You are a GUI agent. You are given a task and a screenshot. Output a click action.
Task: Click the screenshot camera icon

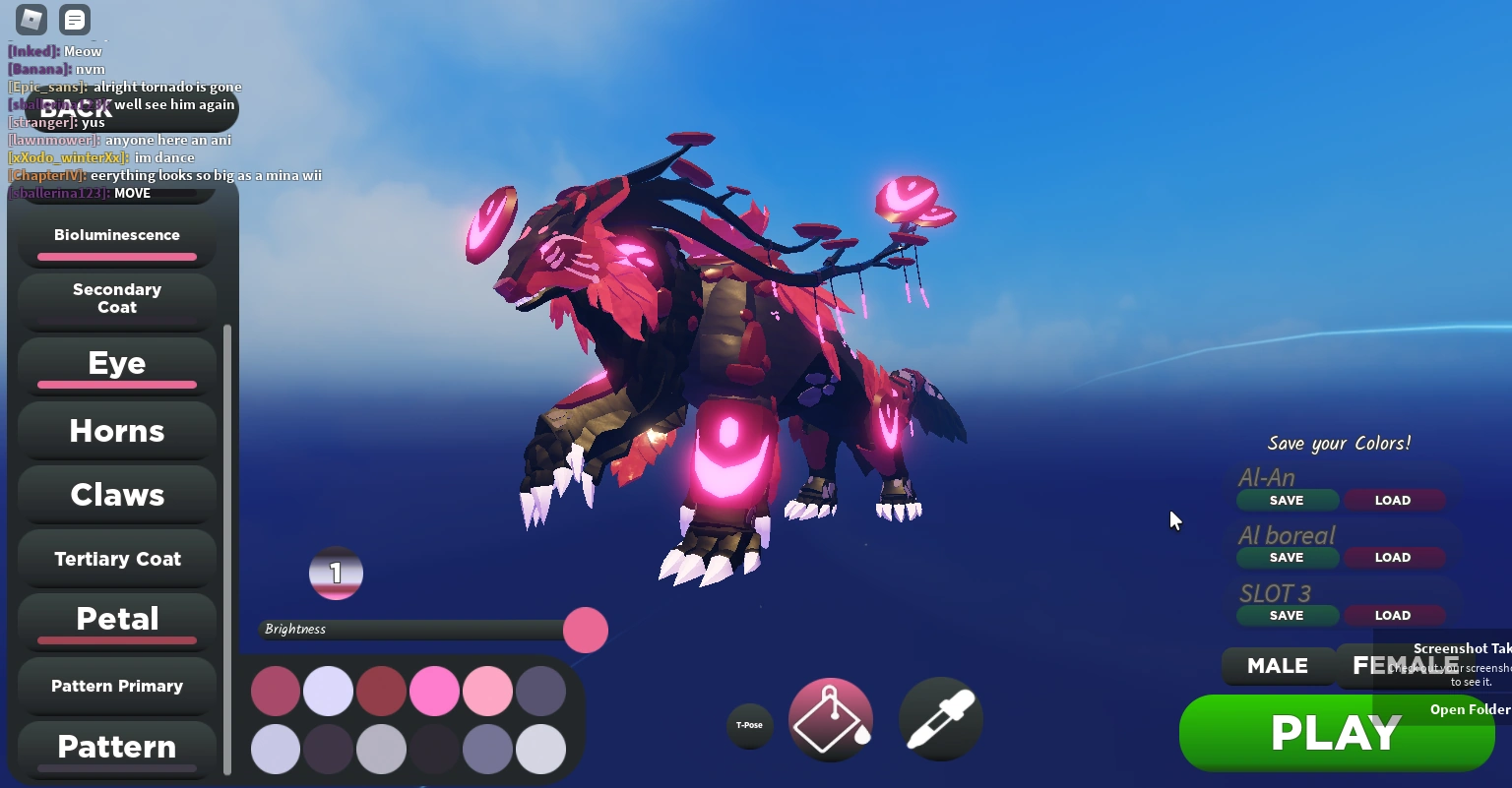point(30,20)
